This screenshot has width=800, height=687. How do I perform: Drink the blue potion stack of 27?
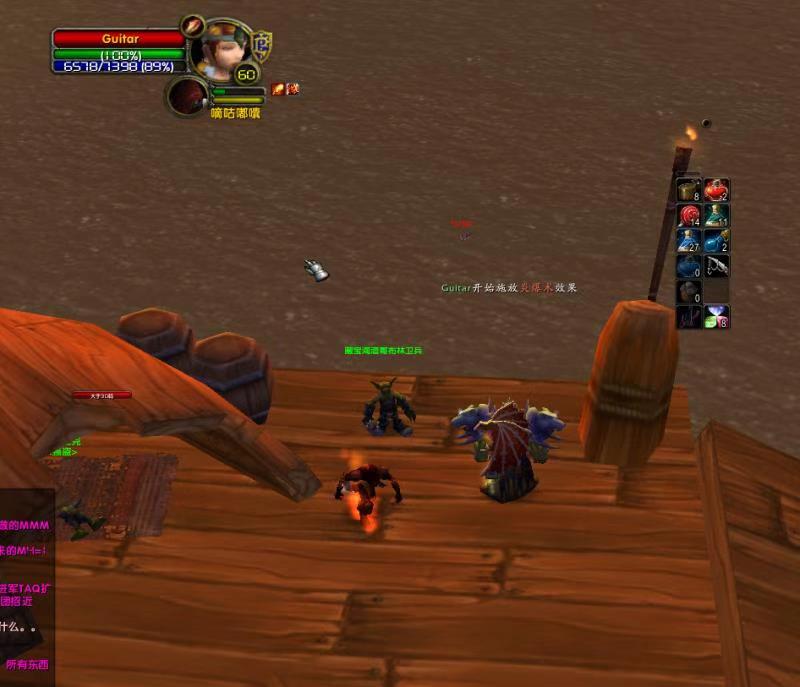(689, 241)
